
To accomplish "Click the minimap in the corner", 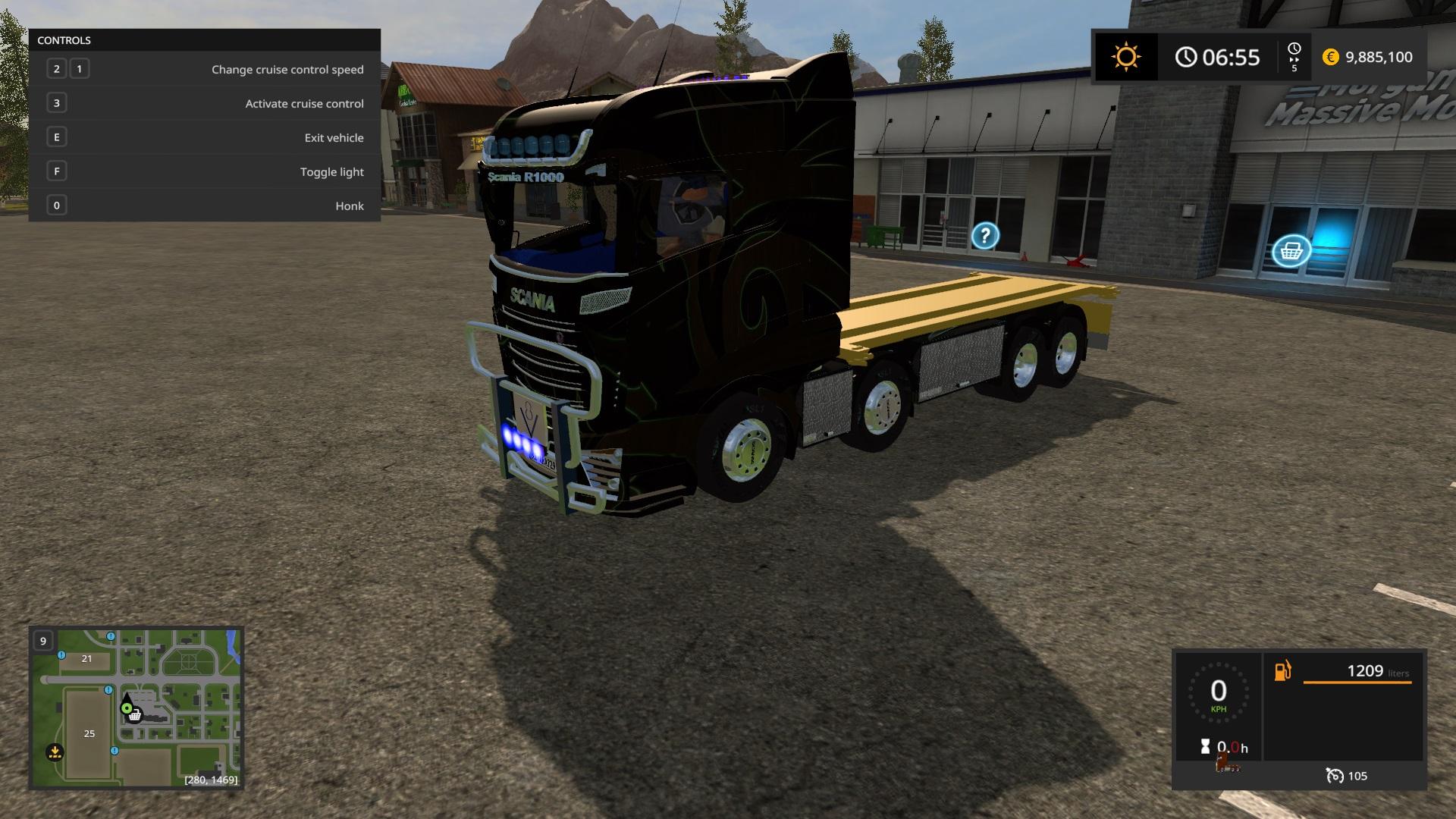I will click(x=136, y=707).
